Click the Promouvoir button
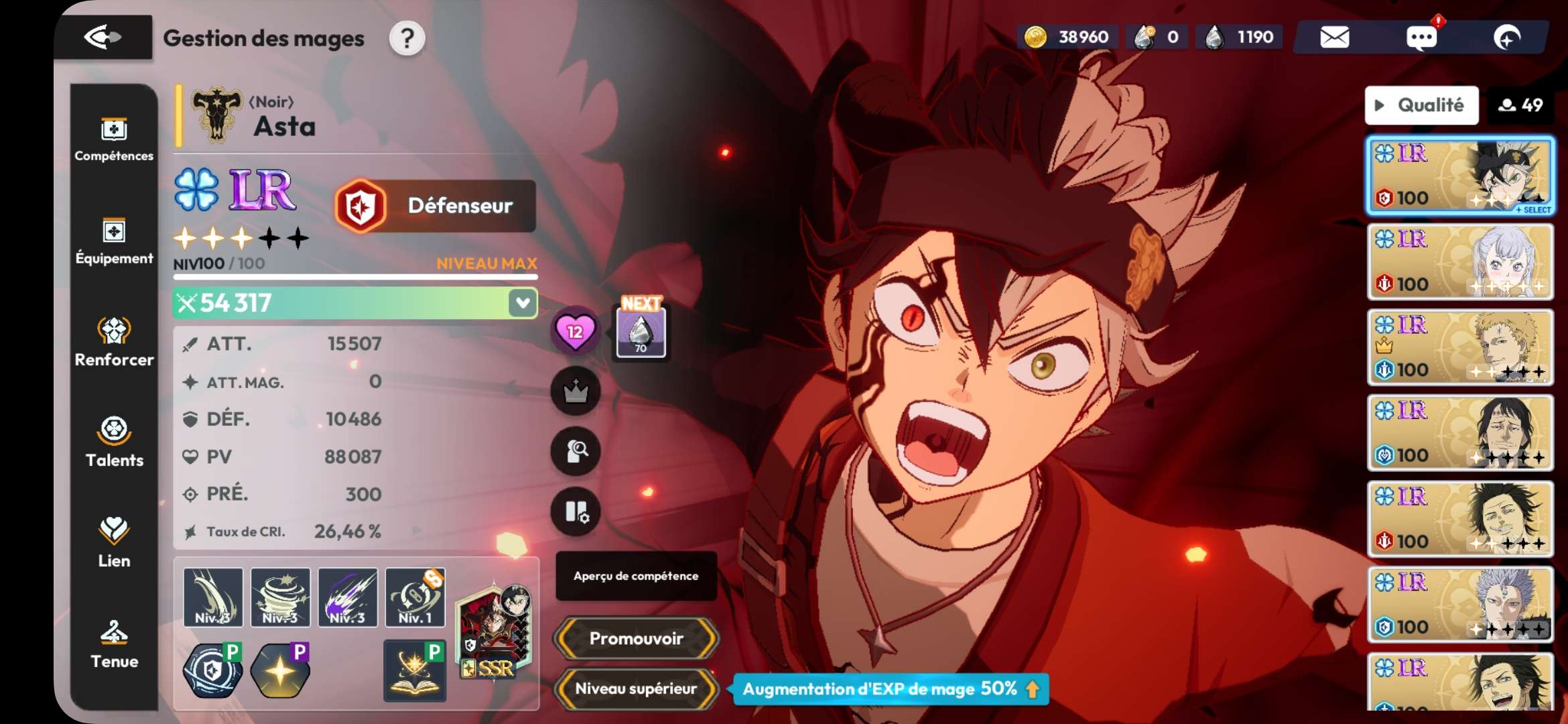The image size is (1568, 724). (x=636, y=638)
